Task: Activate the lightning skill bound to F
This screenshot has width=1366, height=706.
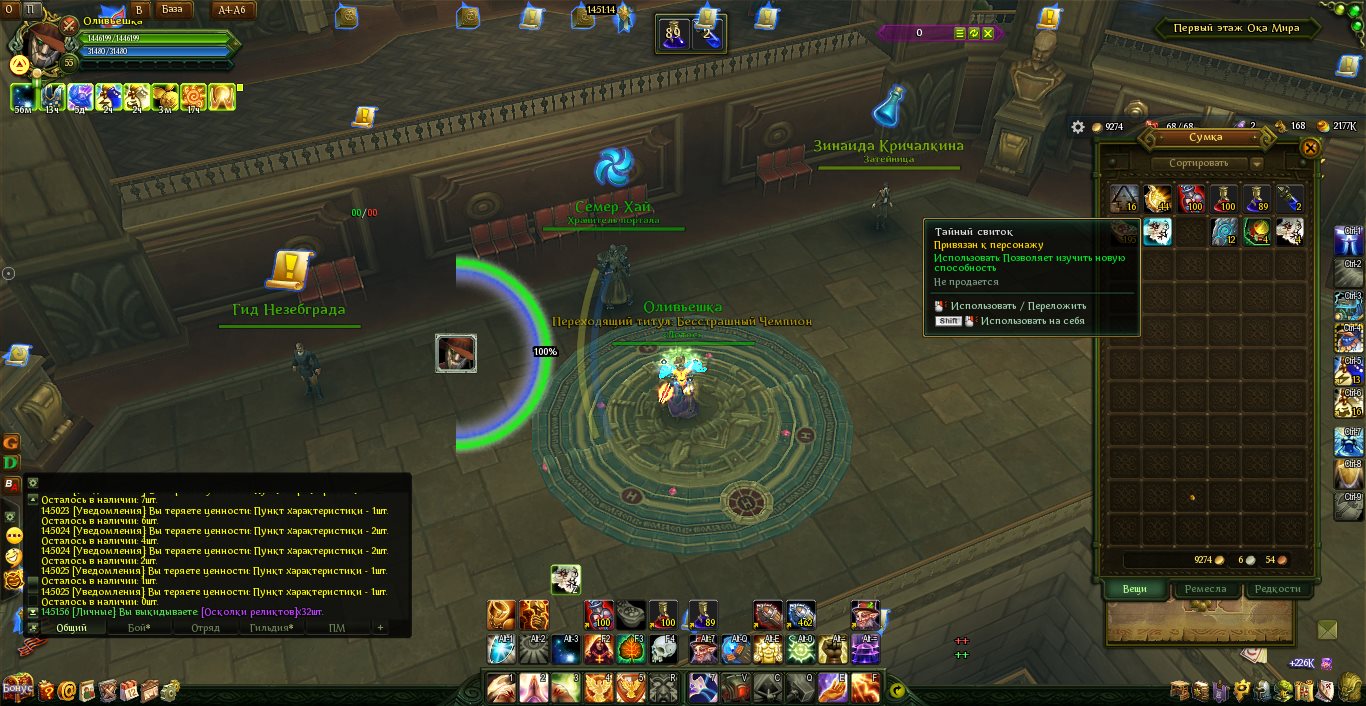Action: point(864,687)
